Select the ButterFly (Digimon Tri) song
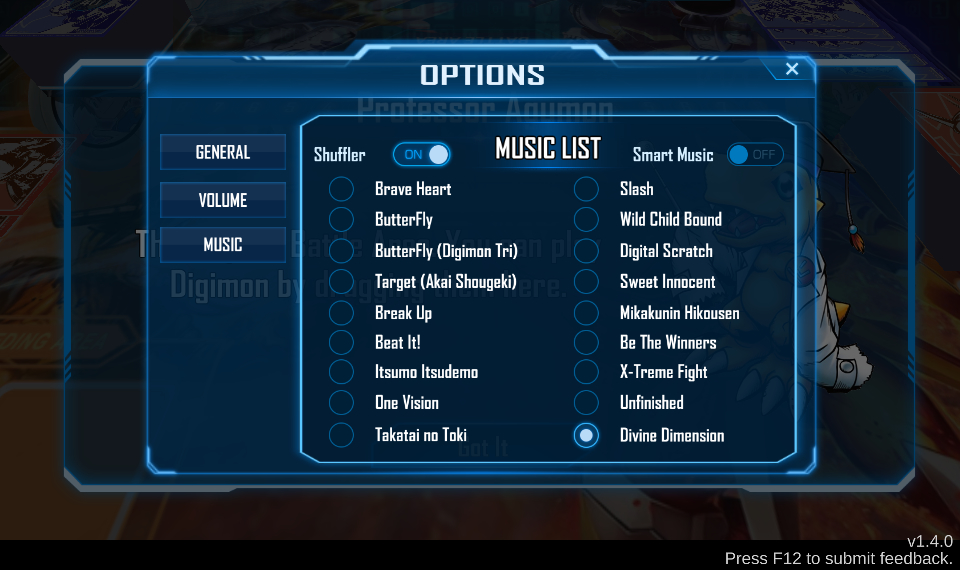 coord(342,251)
